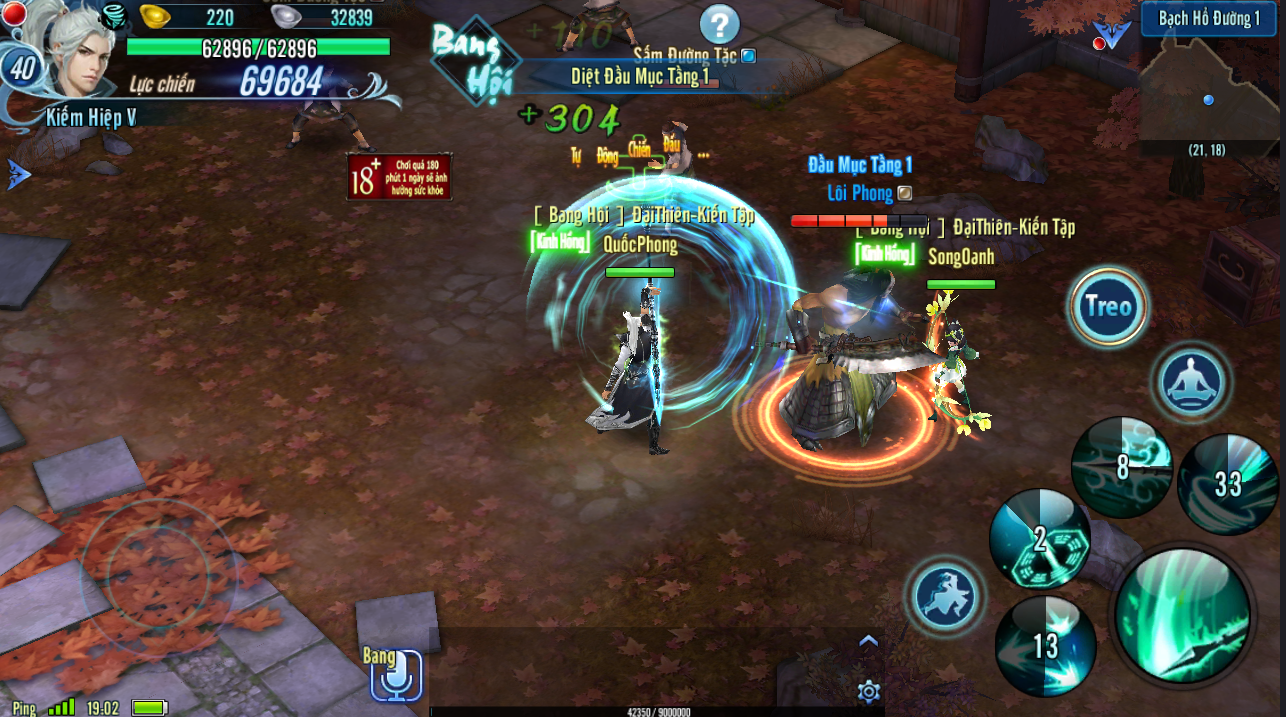Open settings with the gear icon
1286x717 pixels.
868,691
